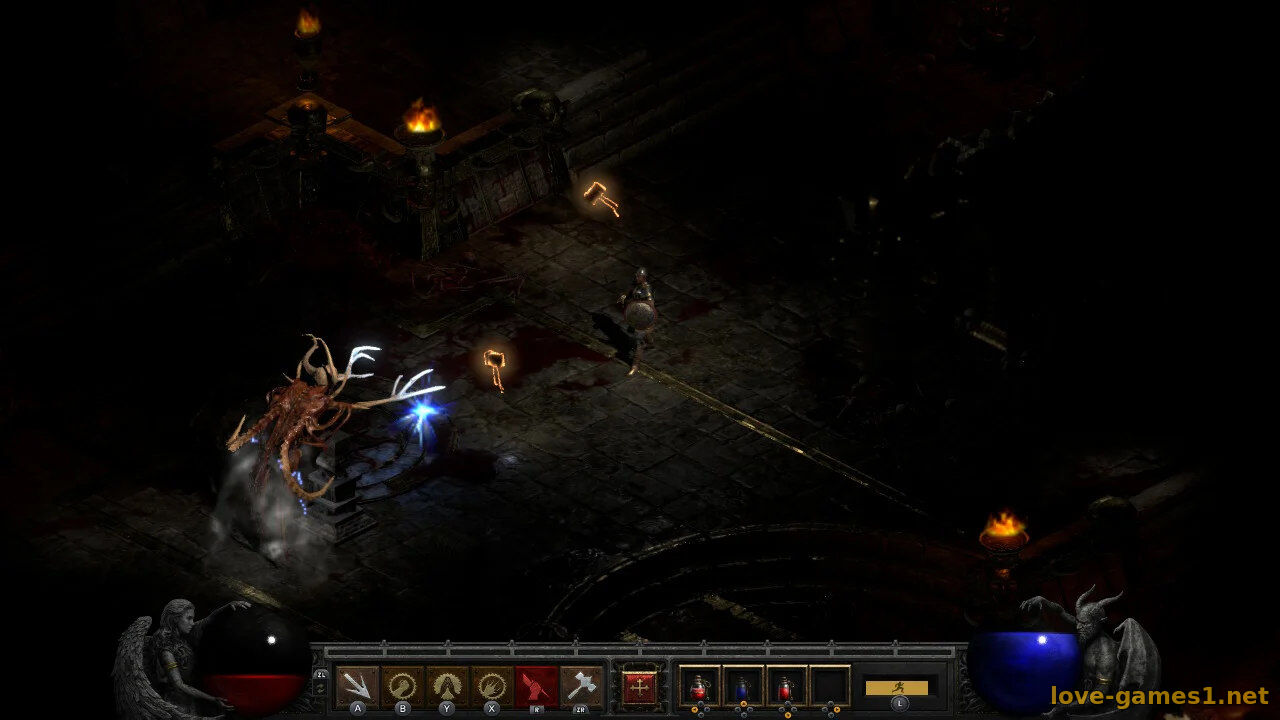Select the Blessed Hammer skill icon
This screenshot has height=720, width=1280.
[581, 686]
